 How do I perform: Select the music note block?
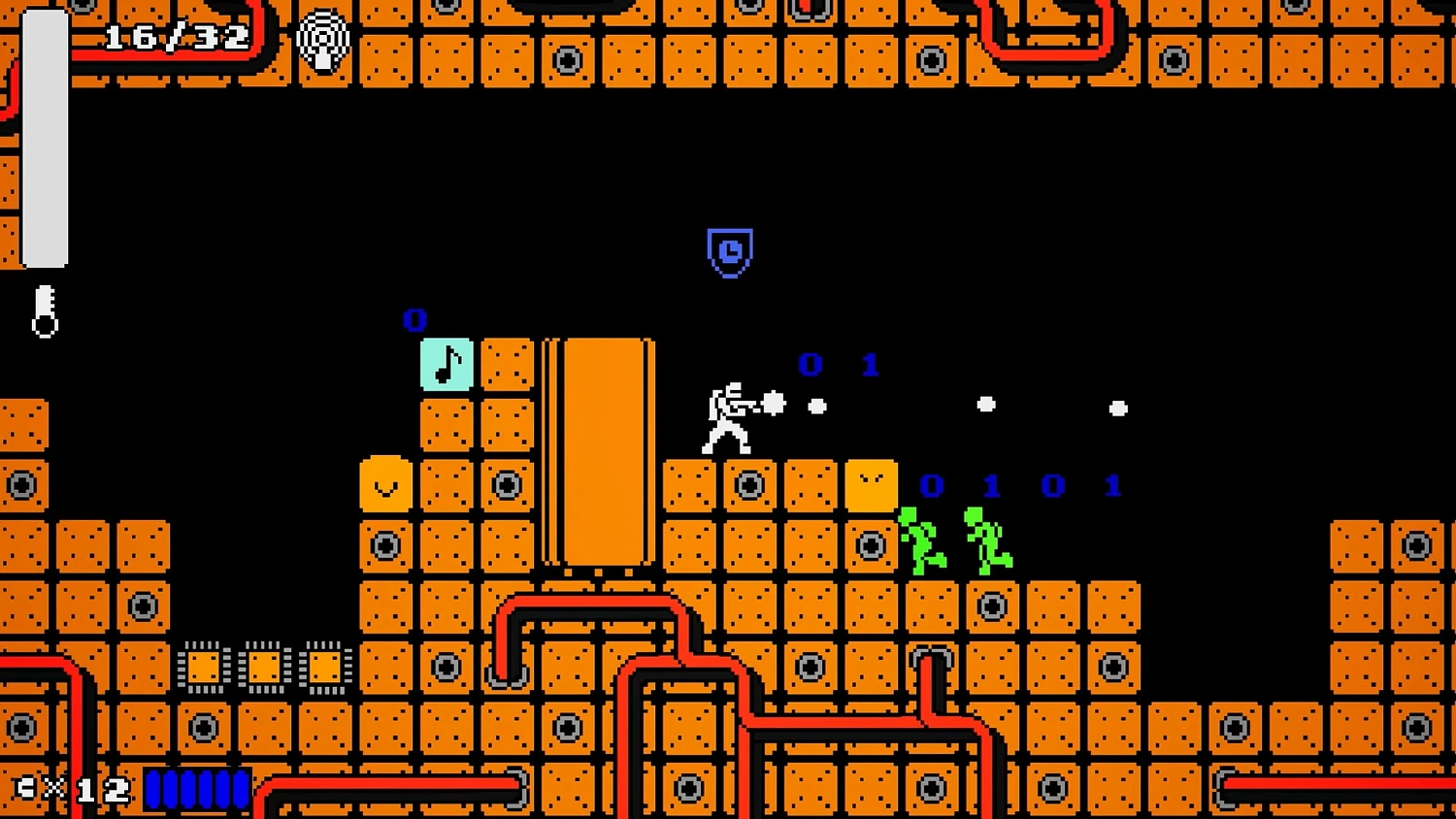pyautogui.click(x=447, y=365)
